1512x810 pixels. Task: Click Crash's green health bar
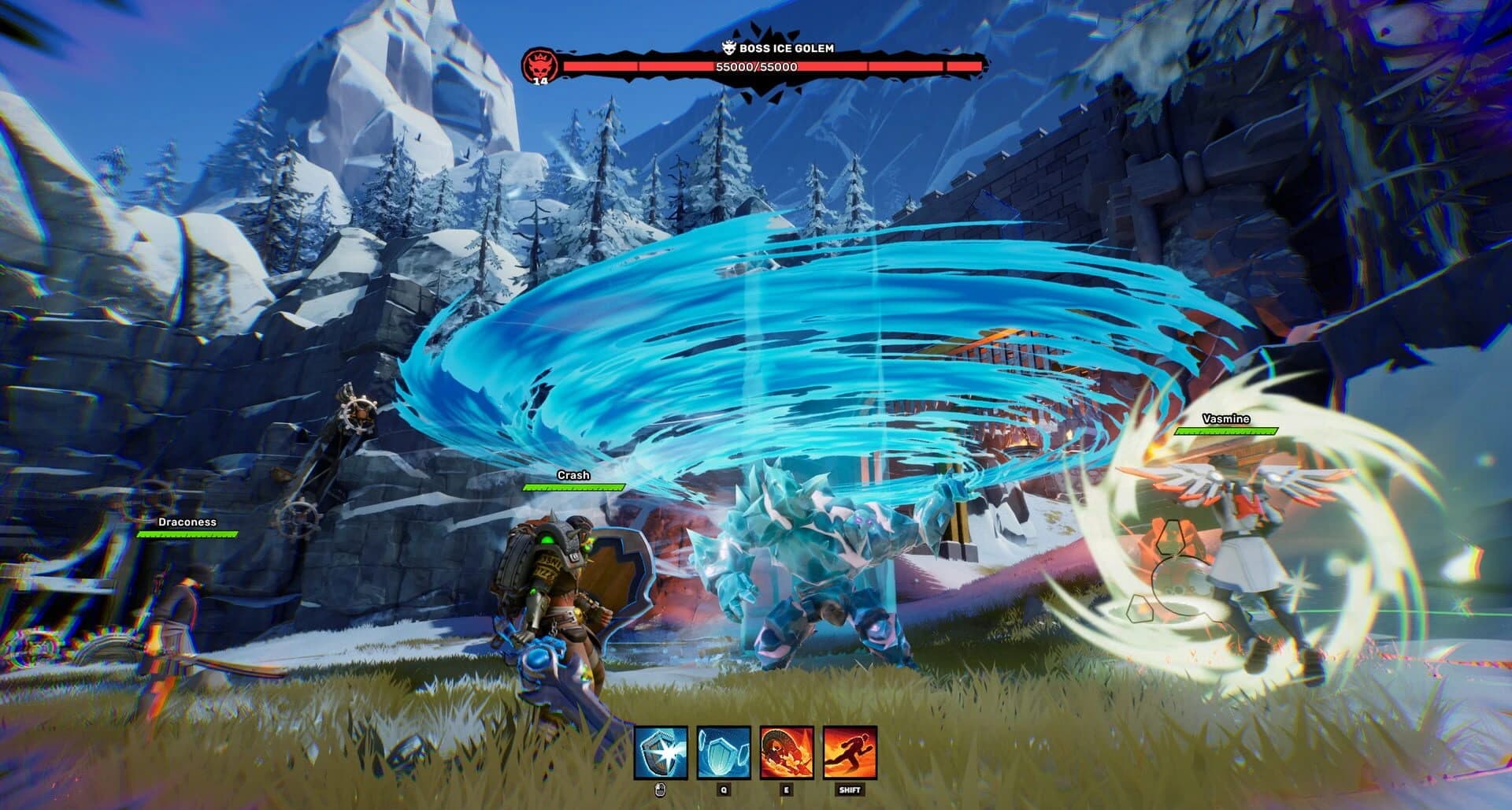574,487
